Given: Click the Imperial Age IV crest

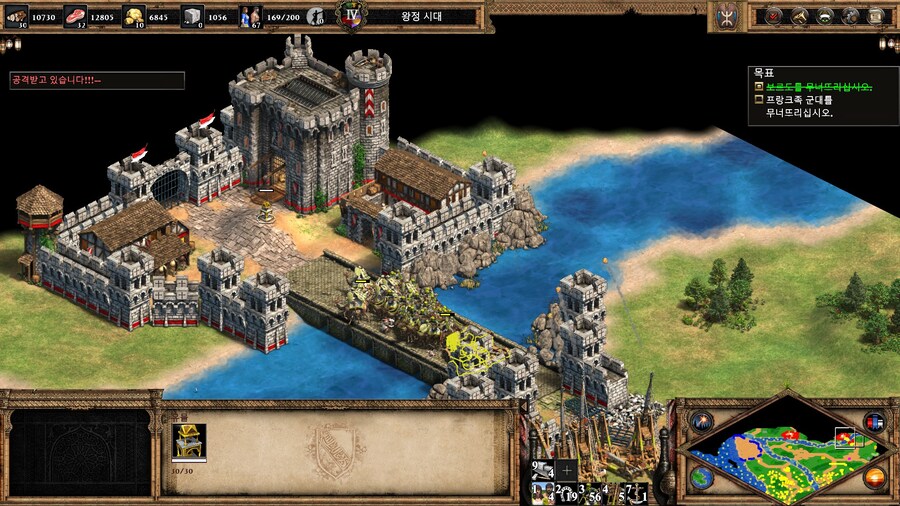Looking at the screenshot, I should click(x=350, y=15).
